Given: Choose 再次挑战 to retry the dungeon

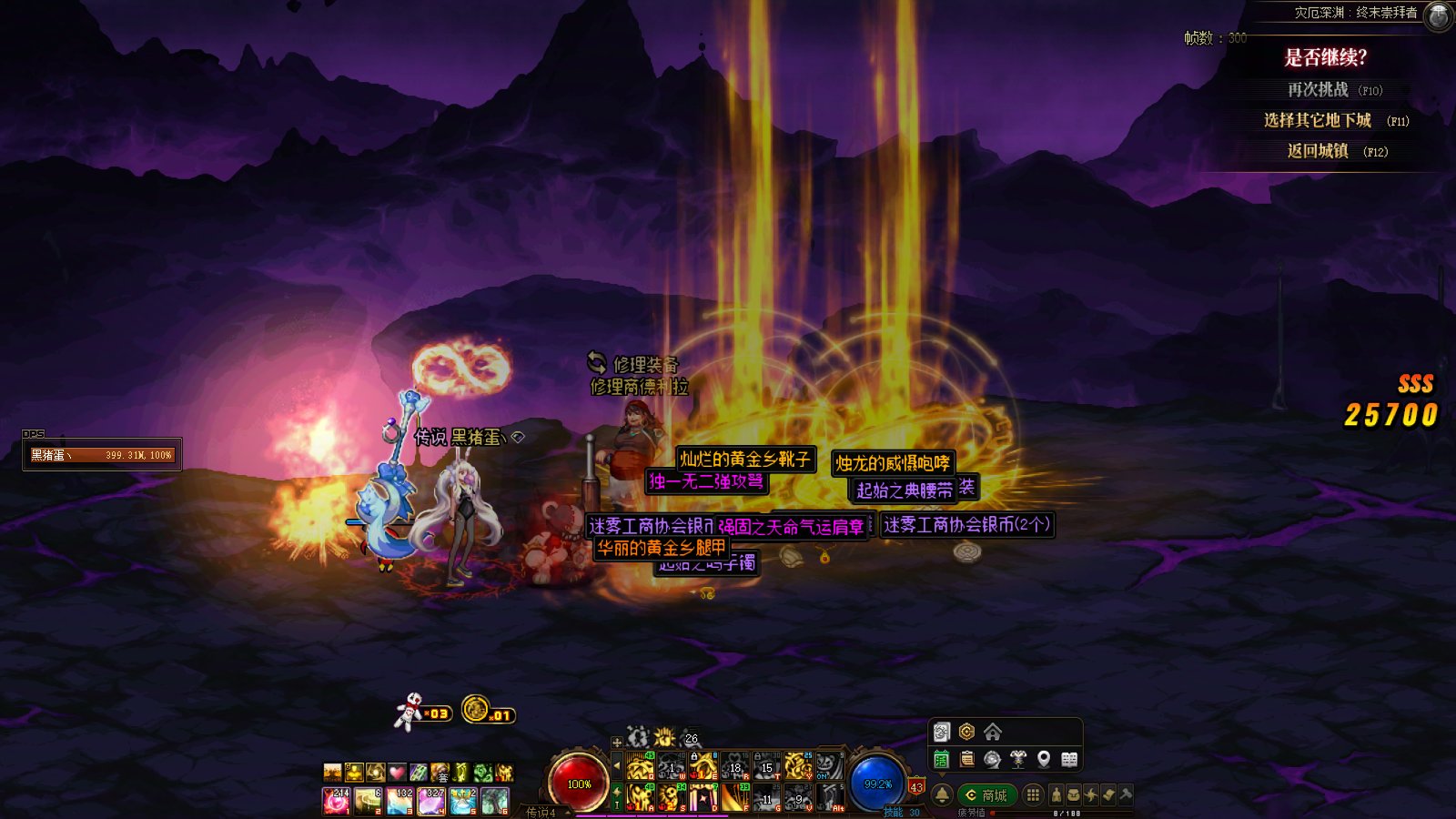Looking at the screenshot, I should click(1318, 90).
